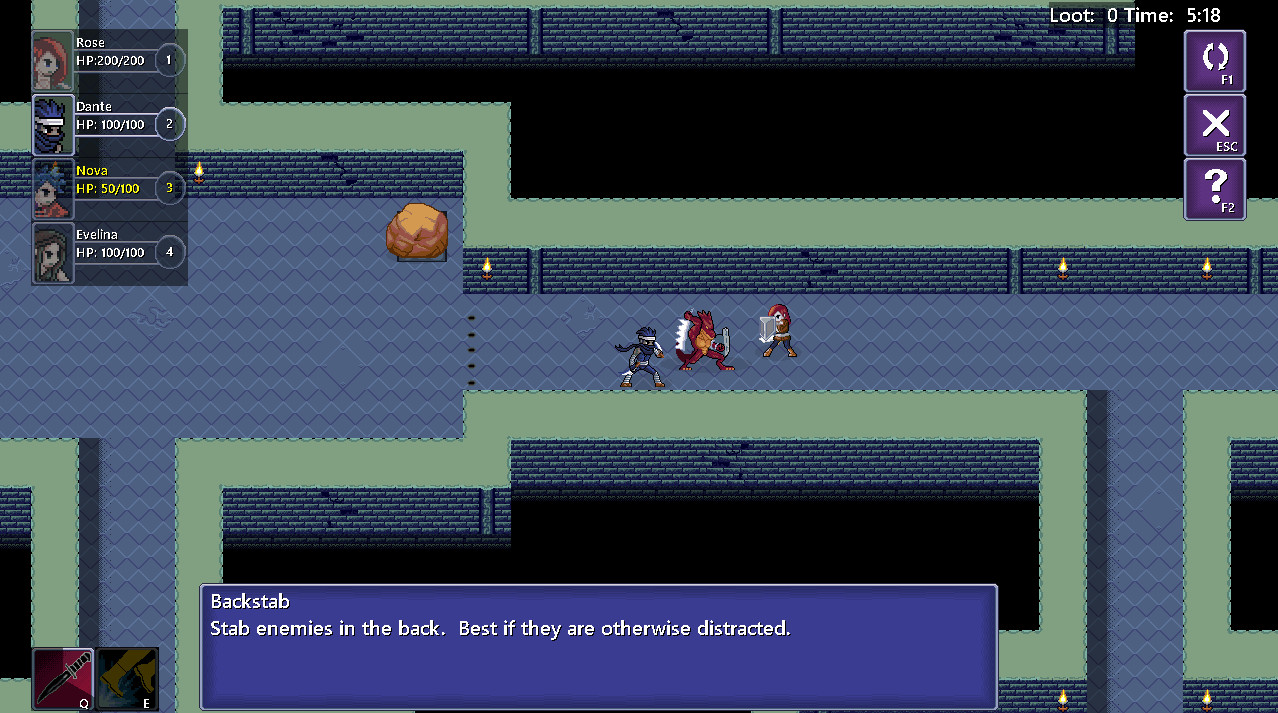Select Rose's party portrait
Image resolution: width=1278 pixels, height=713 pixels.
[x=53, y=61]
